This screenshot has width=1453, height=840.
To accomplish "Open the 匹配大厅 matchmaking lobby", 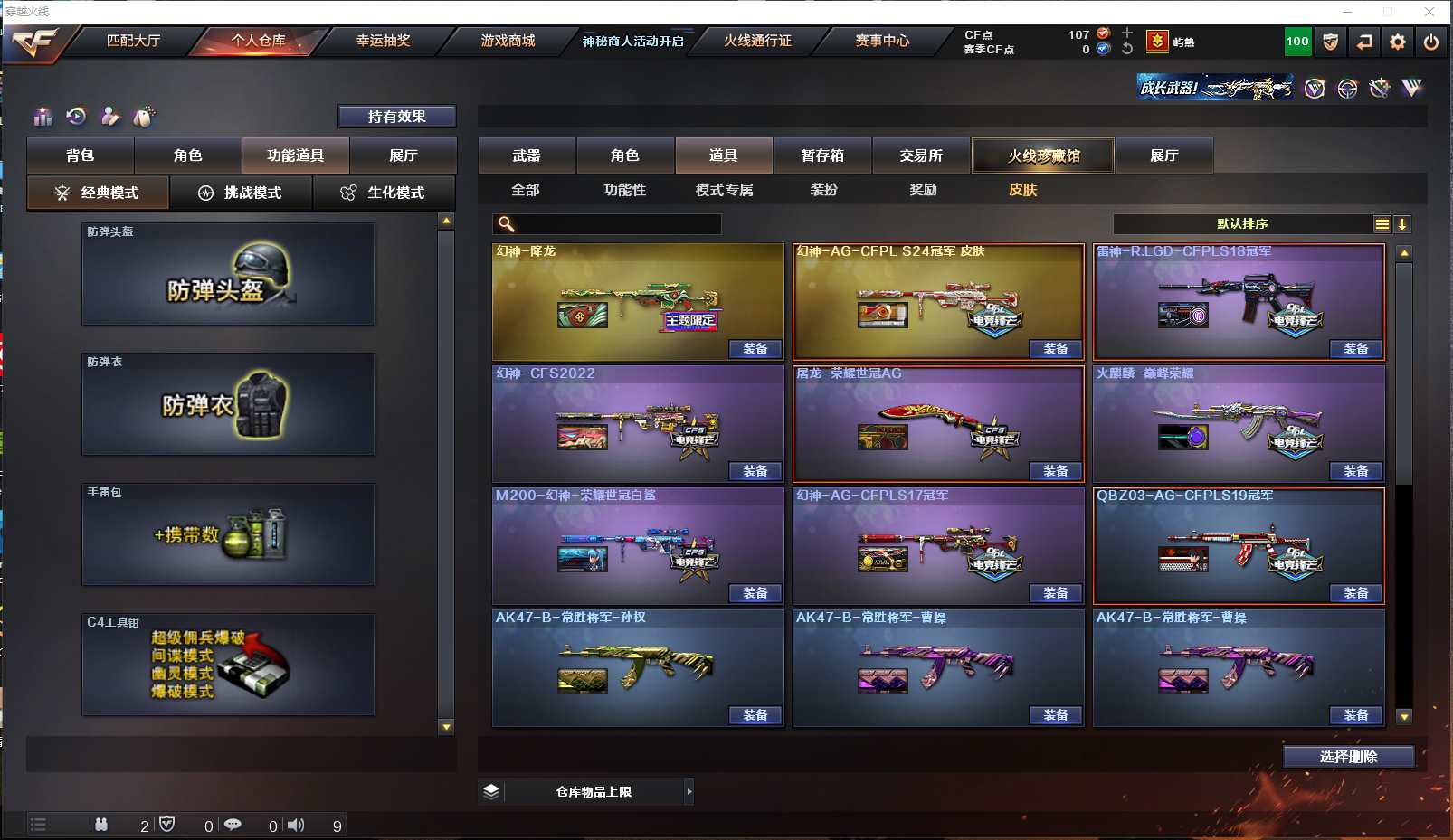I will [x=133, y=41].
